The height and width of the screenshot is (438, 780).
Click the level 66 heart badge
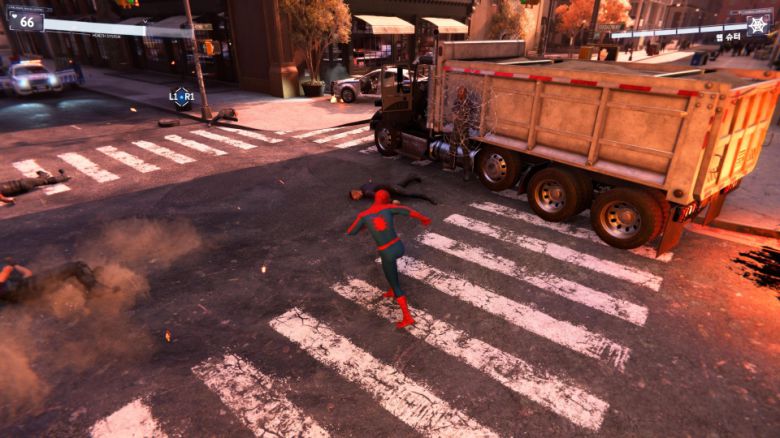click(25, 19)
